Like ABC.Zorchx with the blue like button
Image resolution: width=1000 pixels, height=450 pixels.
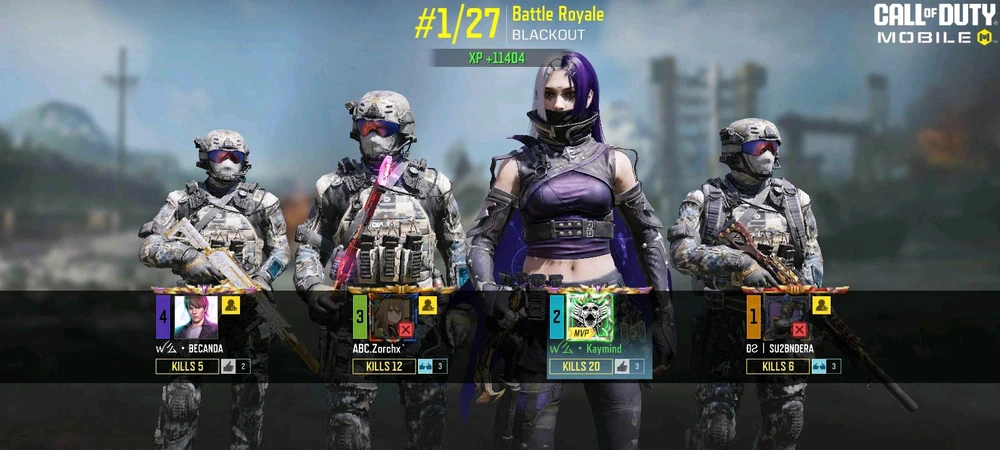[x=425, y=367]
